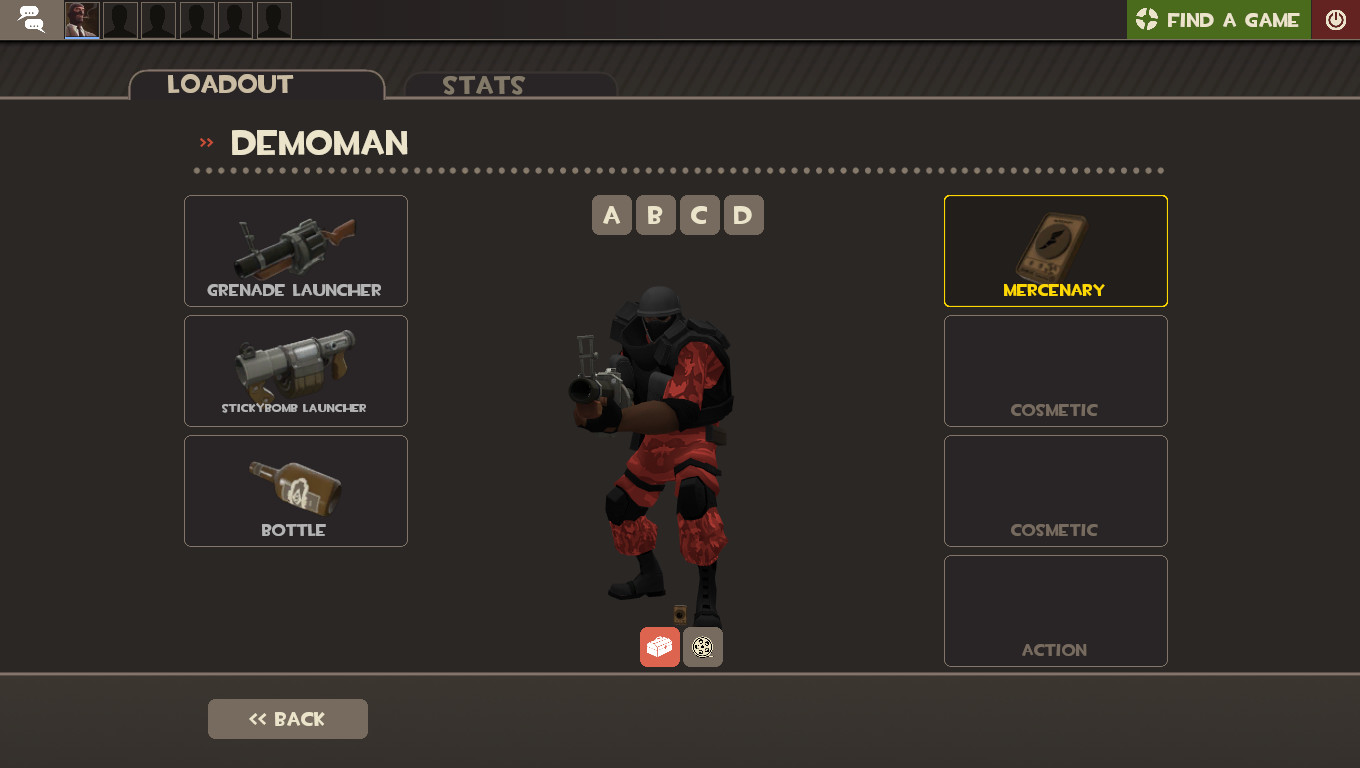The height and width of the screenshot is (768, 1360).
Task: Select the Bottle melee slot
Action: (x=295, y=490)
